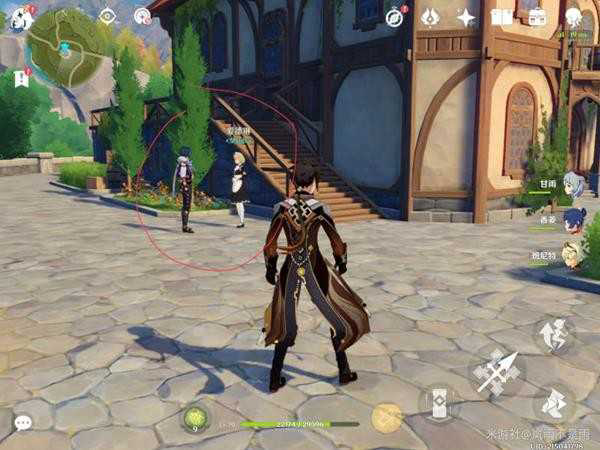
Task: Open the chat speech bubble
Action: (x=22, y=422)
